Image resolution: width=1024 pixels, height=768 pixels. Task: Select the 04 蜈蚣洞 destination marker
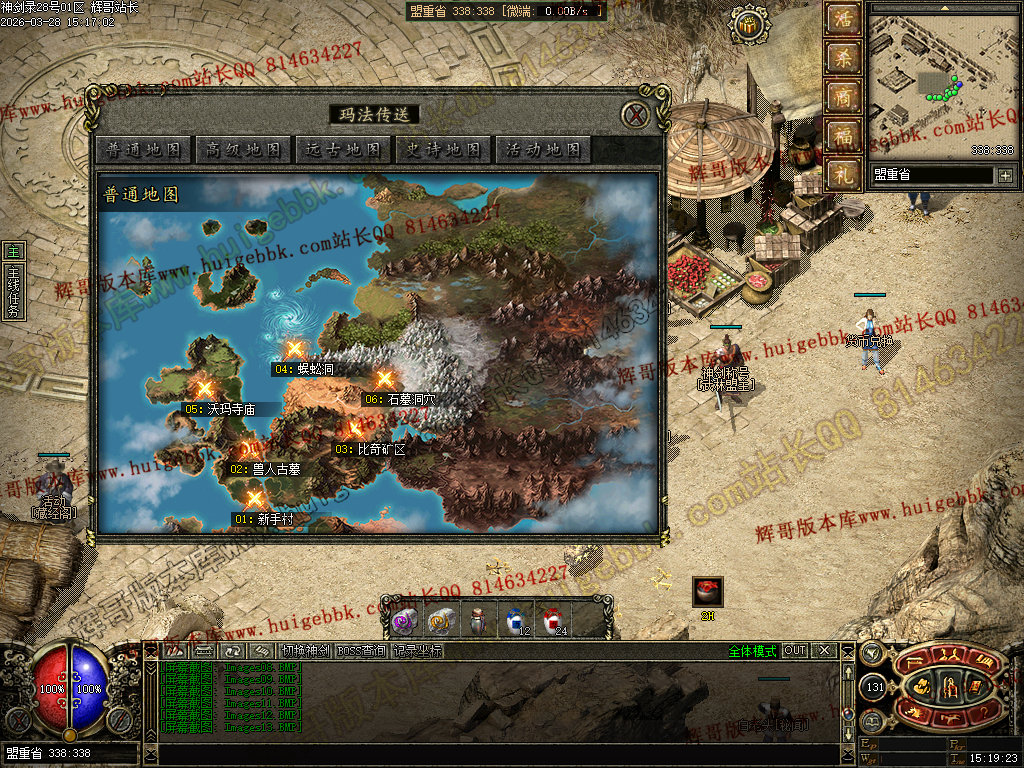[294, 349]
